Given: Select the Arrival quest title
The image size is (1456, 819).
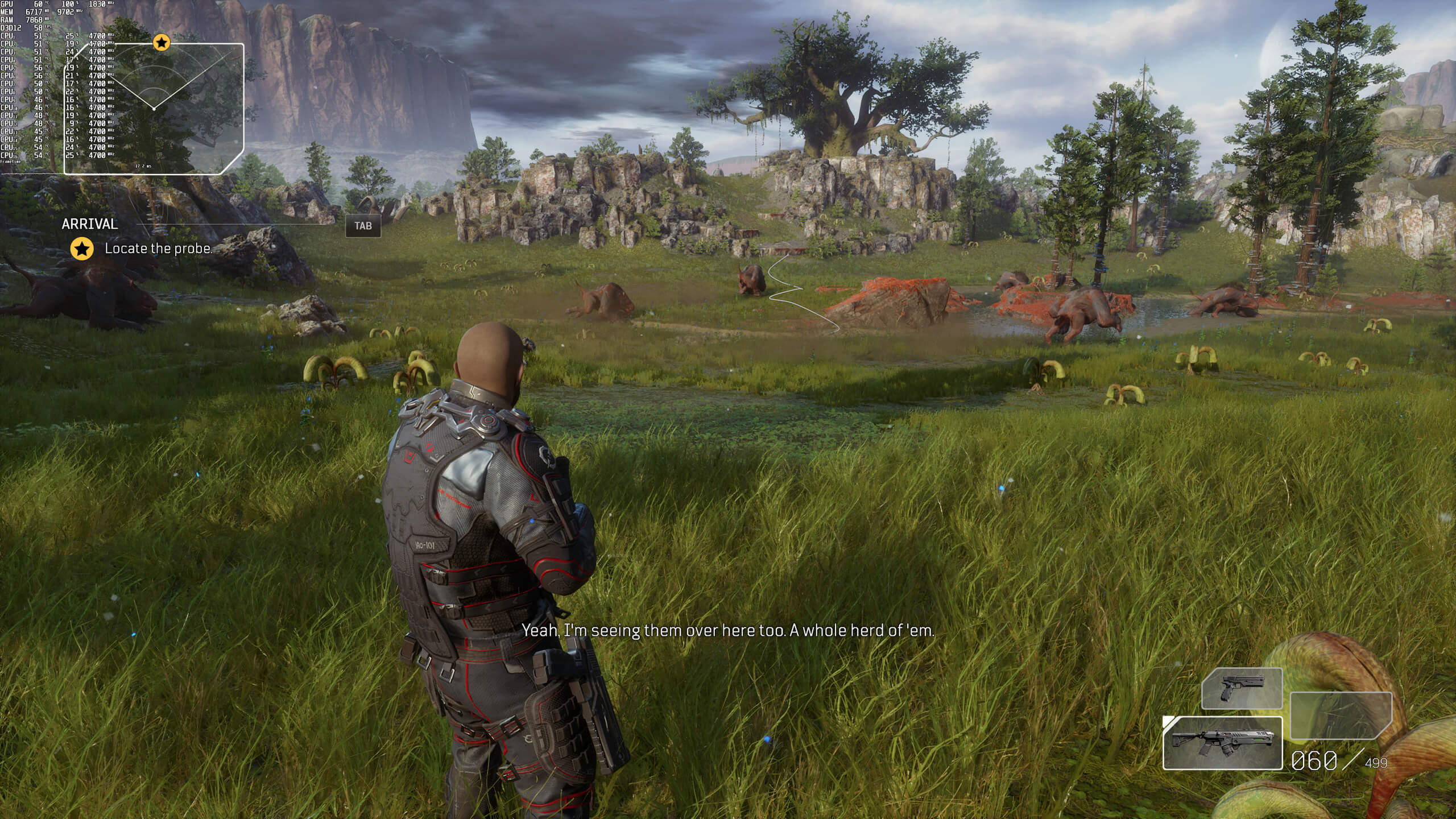Looking at the screenshot, I should pos(90,224).
